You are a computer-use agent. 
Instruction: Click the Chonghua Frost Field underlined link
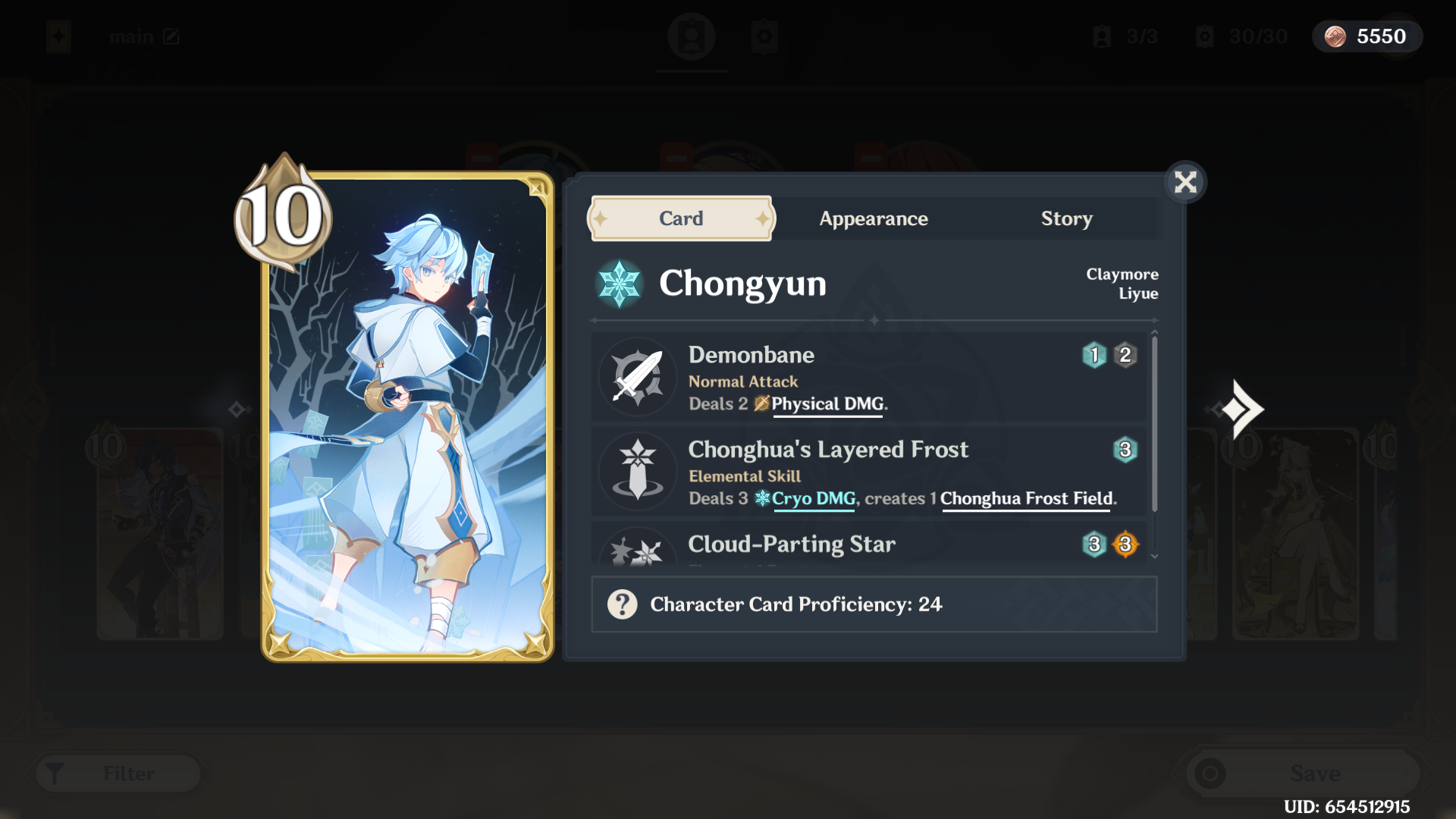[1025, 499]
